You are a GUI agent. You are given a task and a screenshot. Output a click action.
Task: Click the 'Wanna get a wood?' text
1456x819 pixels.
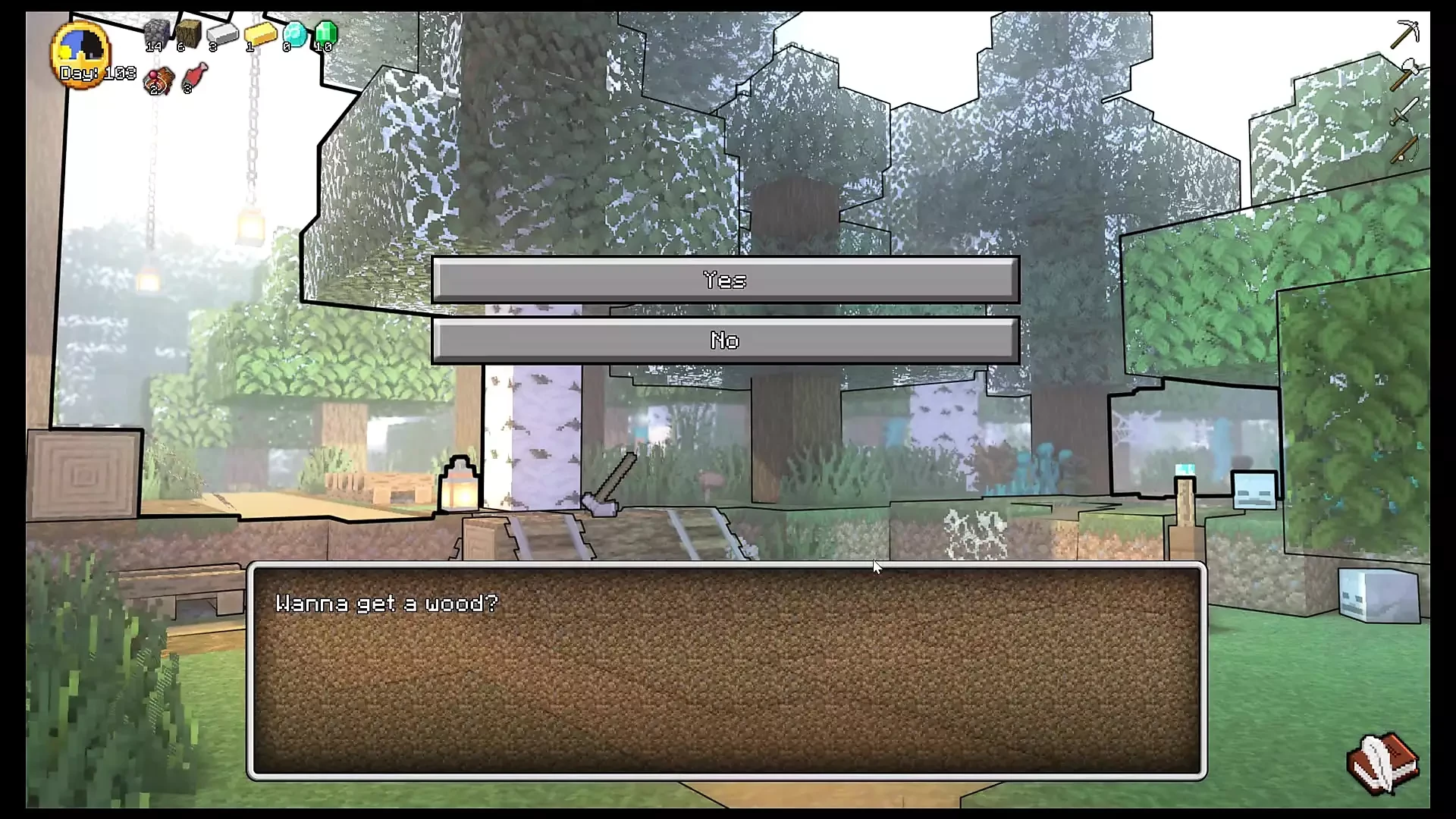coord(388,603)
